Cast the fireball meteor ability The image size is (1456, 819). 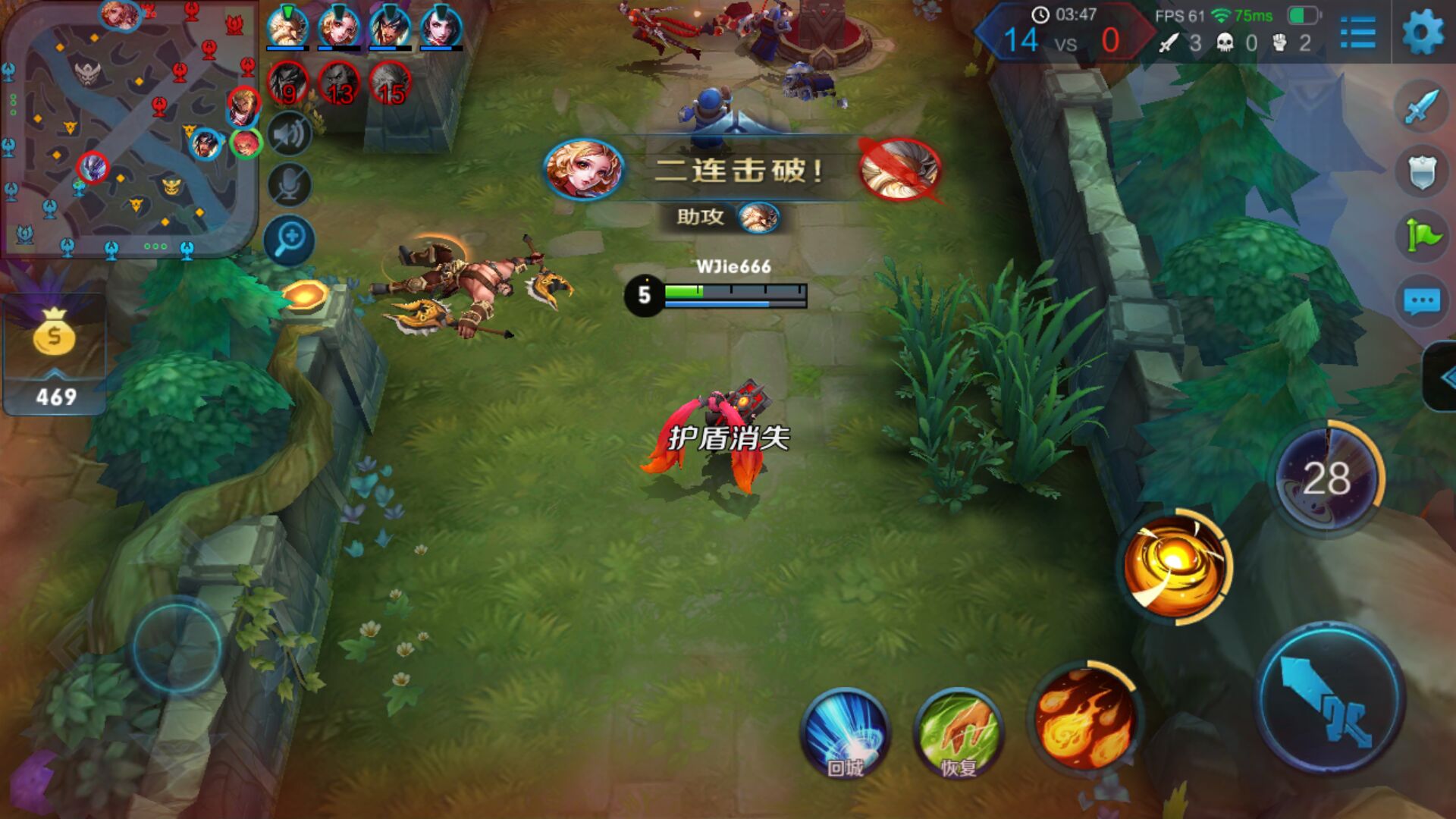point(1084,717)
